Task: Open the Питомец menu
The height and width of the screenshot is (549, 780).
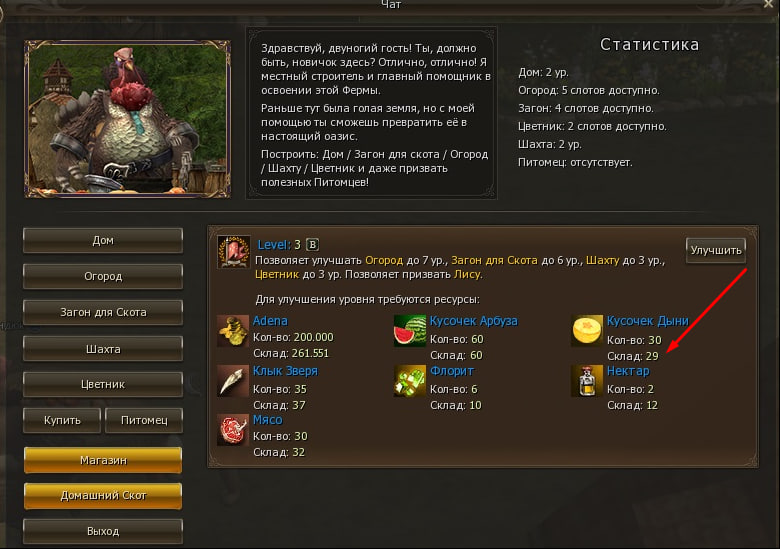Action: [144, 420]
